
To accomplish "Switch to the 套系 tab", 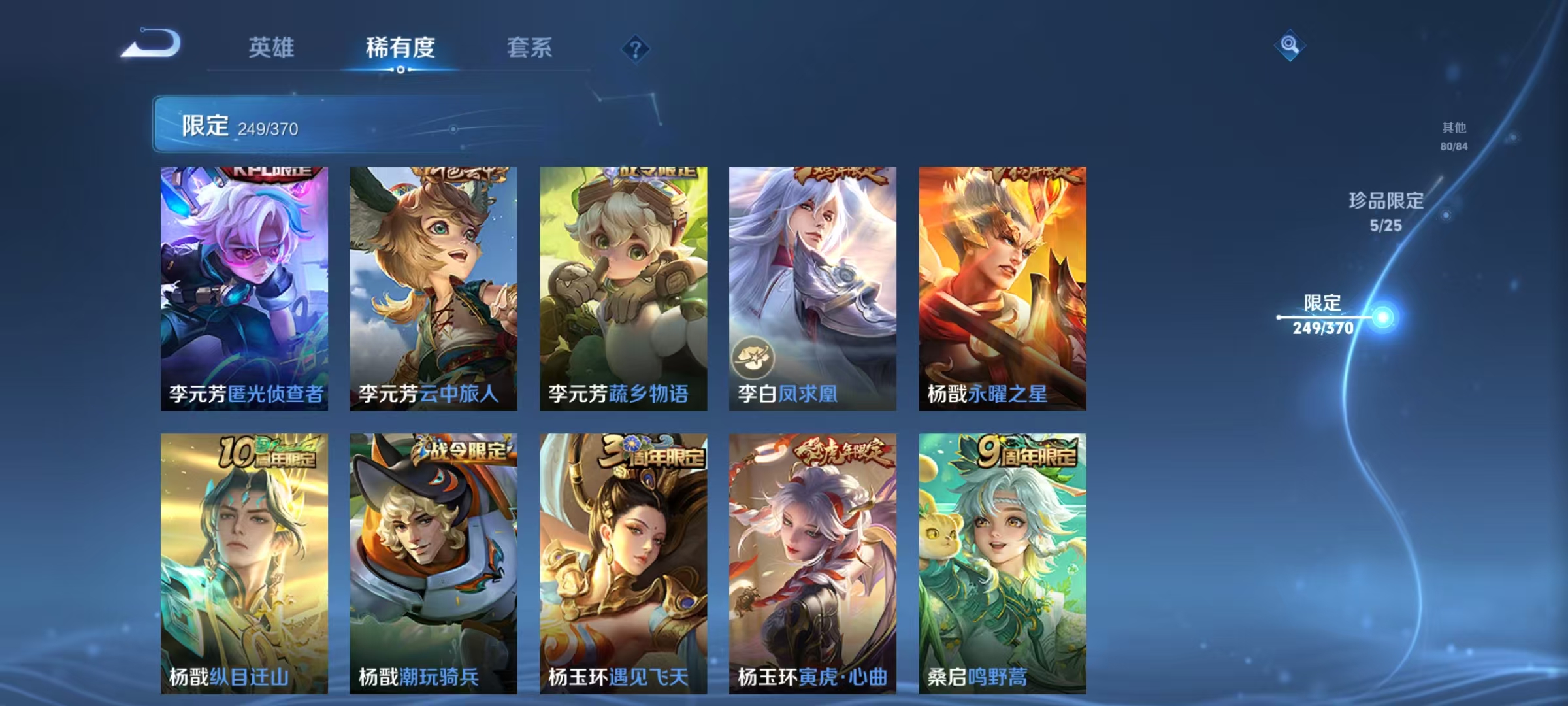I will pos(530,47).
